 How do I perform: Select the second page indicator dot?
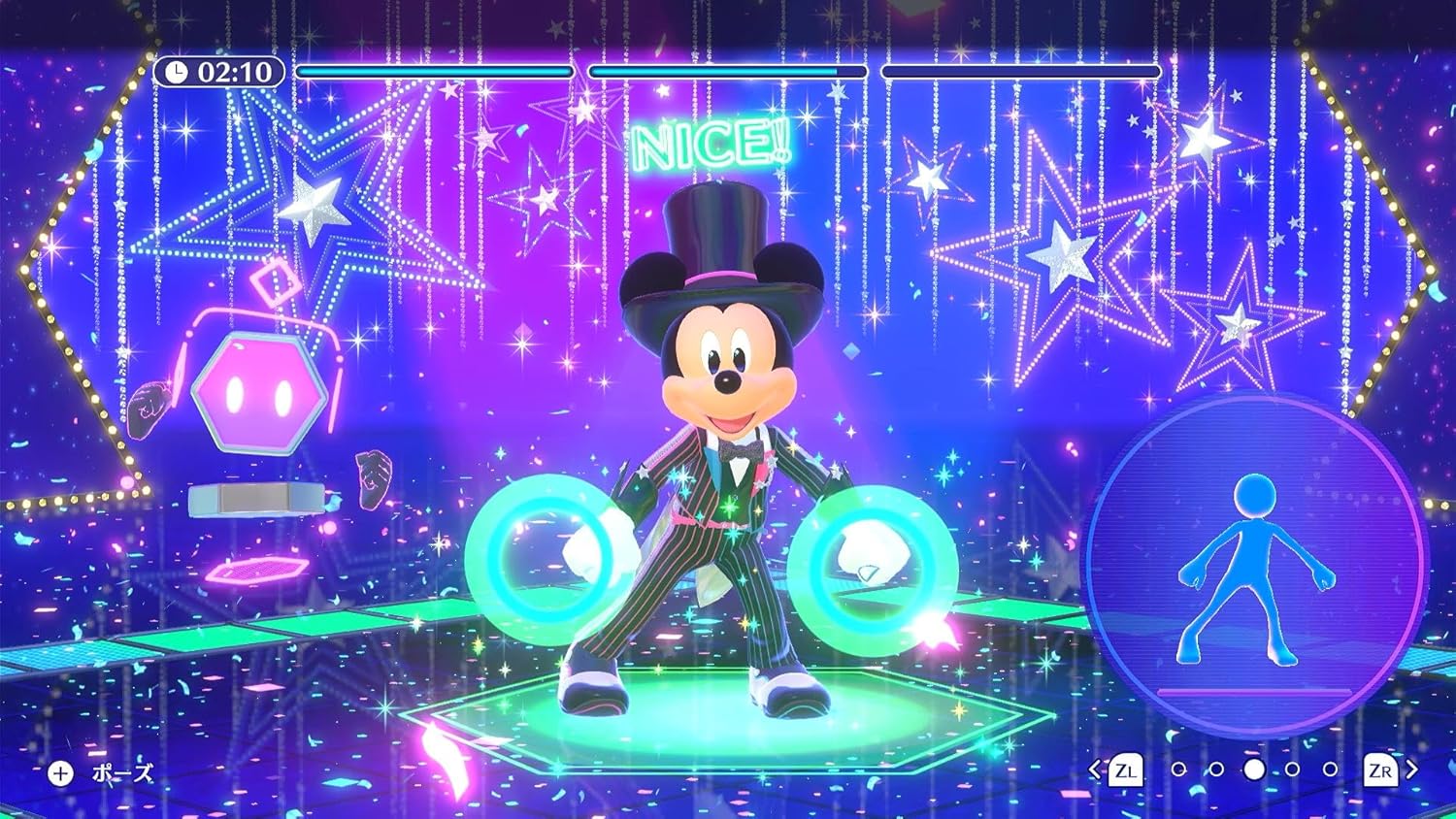click(1215, 769)
